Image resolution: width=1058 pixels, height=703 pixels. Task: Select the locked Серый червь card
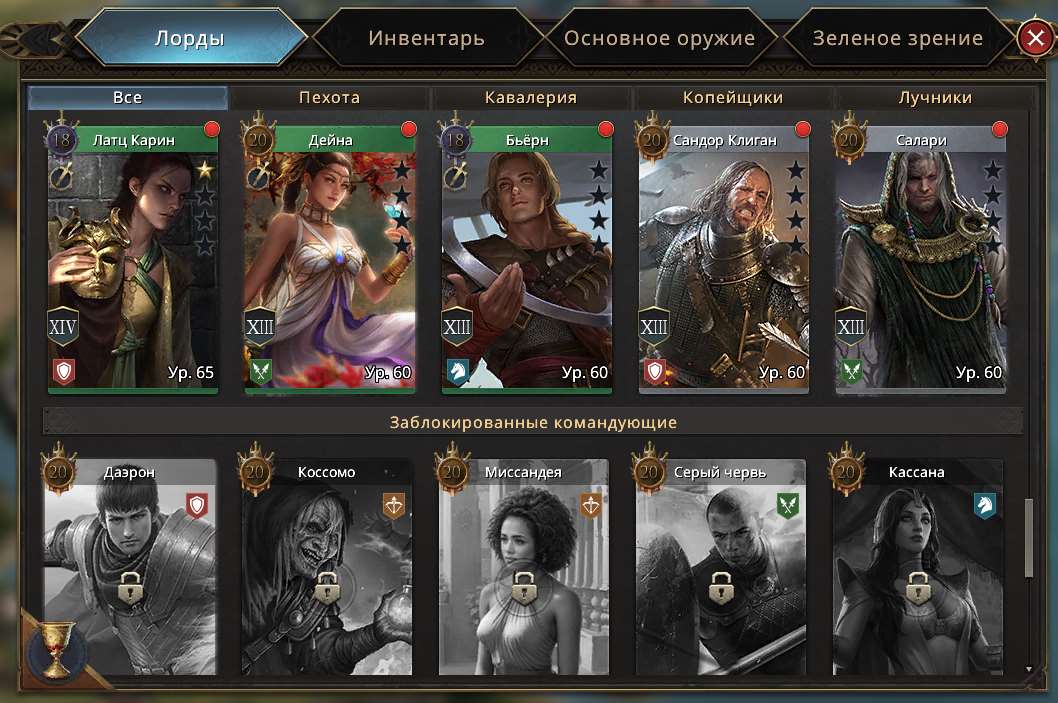click(721, 570)
